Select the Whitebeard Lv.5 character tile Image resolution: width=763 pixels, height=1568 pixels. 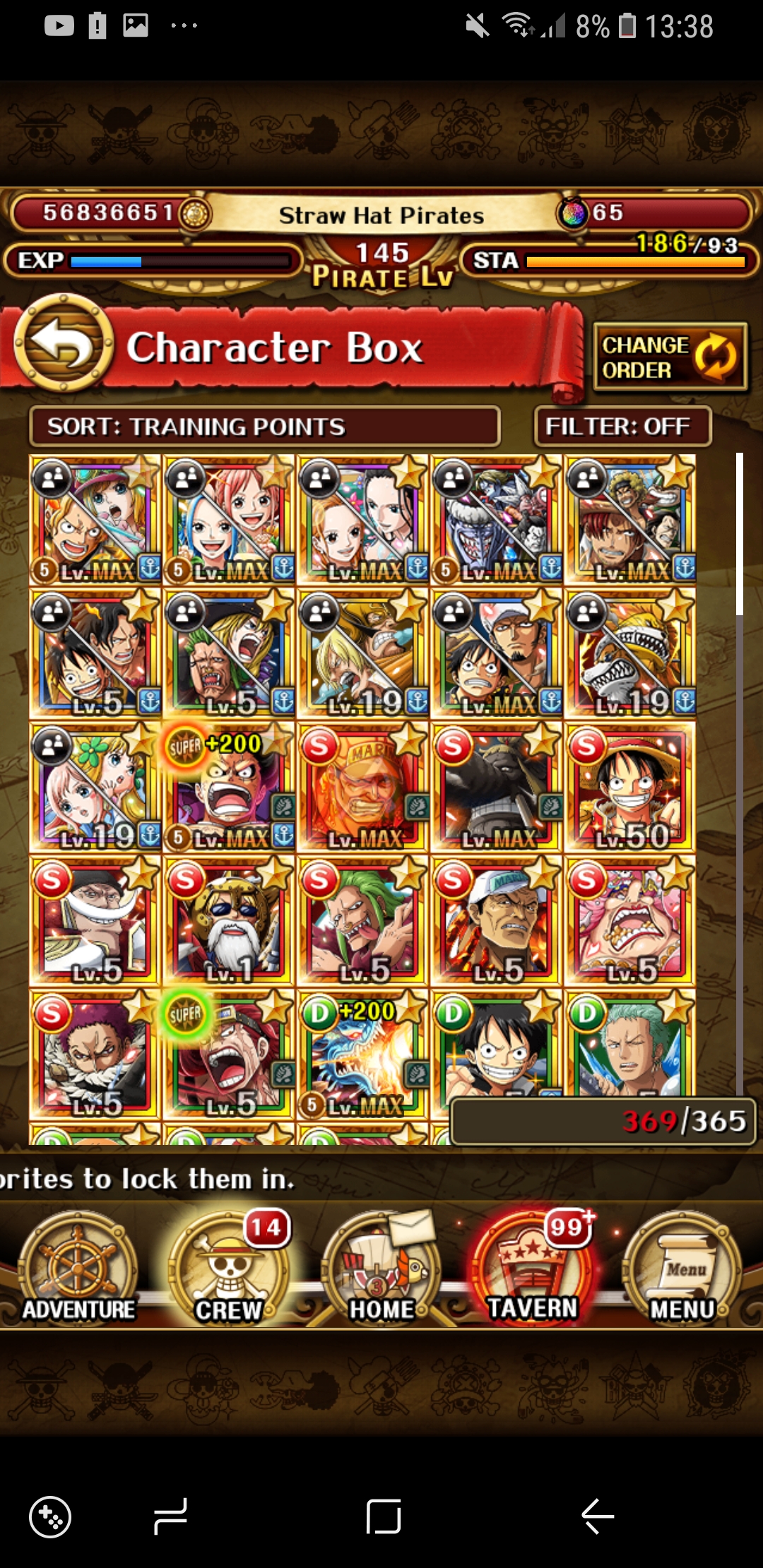coord(95,920)
